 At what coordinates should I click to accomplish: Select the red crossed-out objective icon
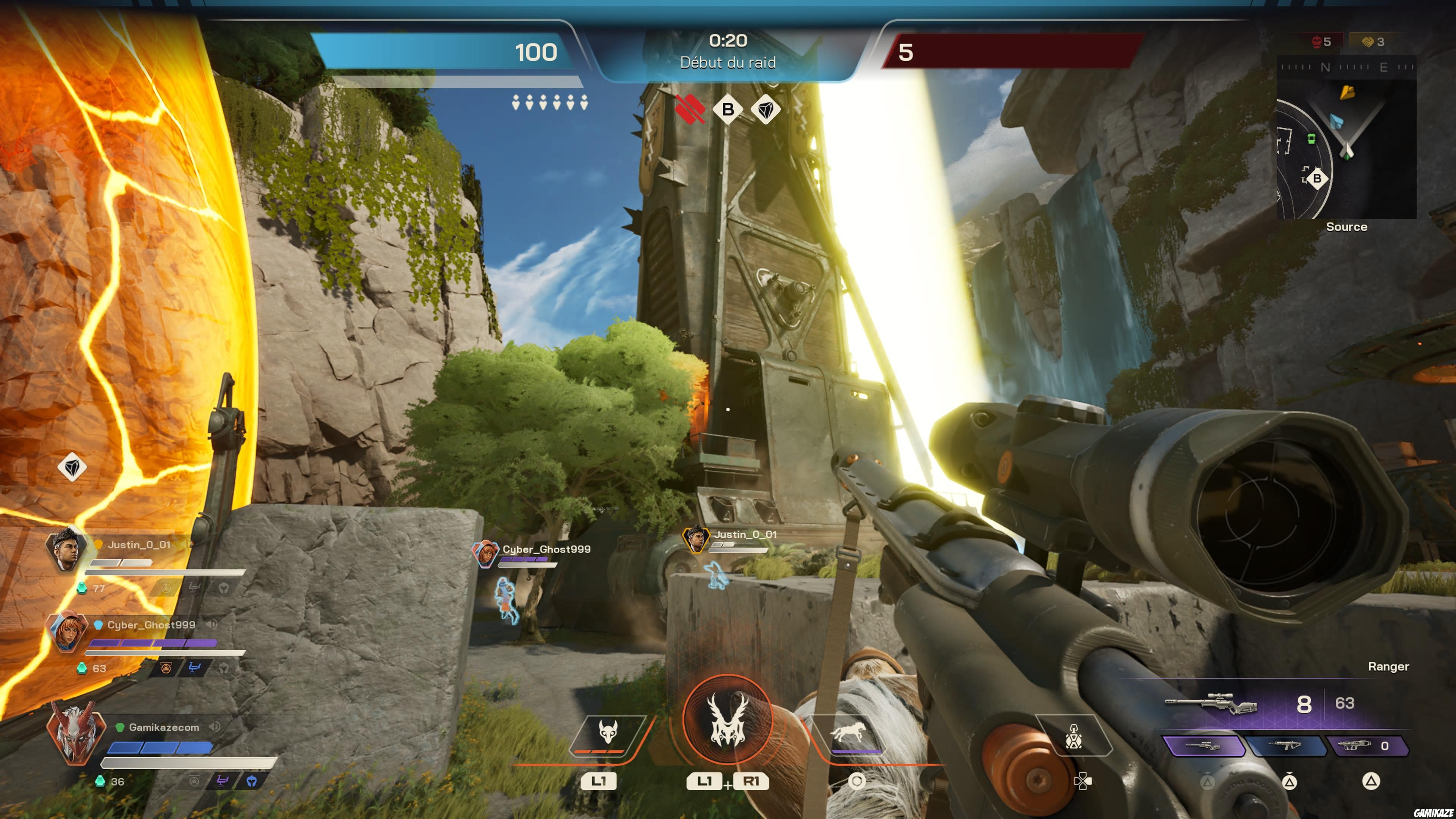pos(690,108)
